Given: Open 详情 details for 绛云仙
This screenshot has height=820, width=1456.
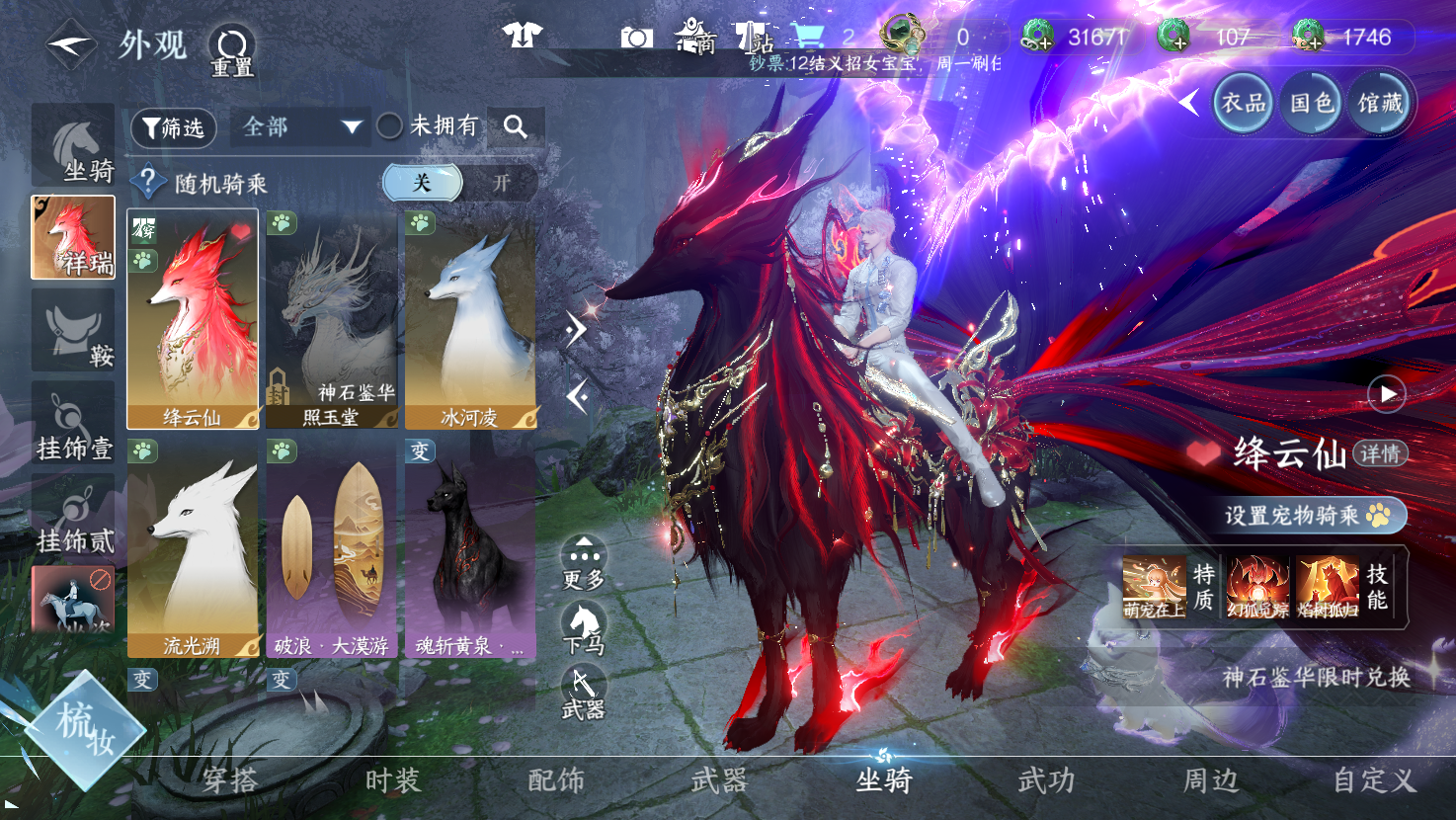Looking at the screenshot, I should click(x=1379, y=453).
